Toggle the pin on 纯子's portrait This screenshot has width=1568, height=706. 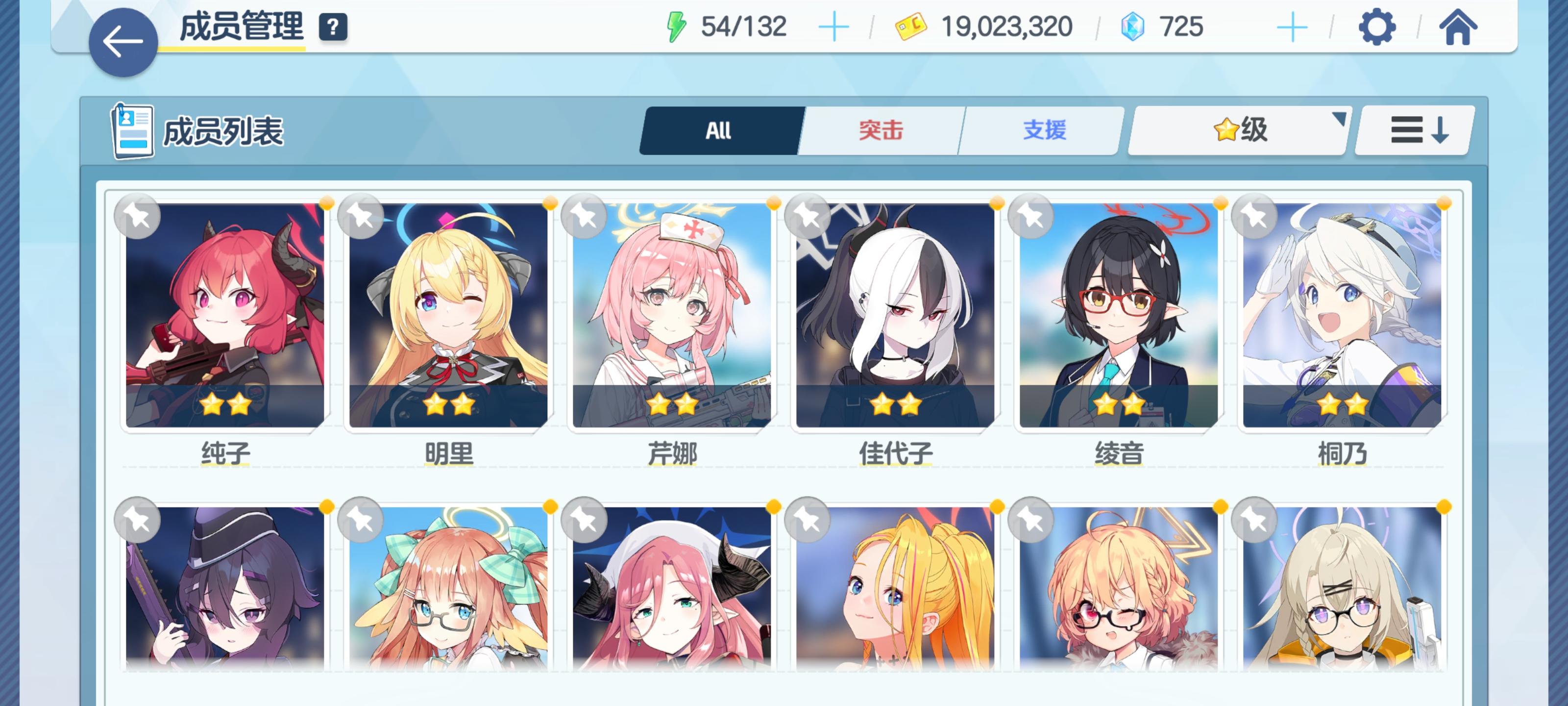[138, 216]
